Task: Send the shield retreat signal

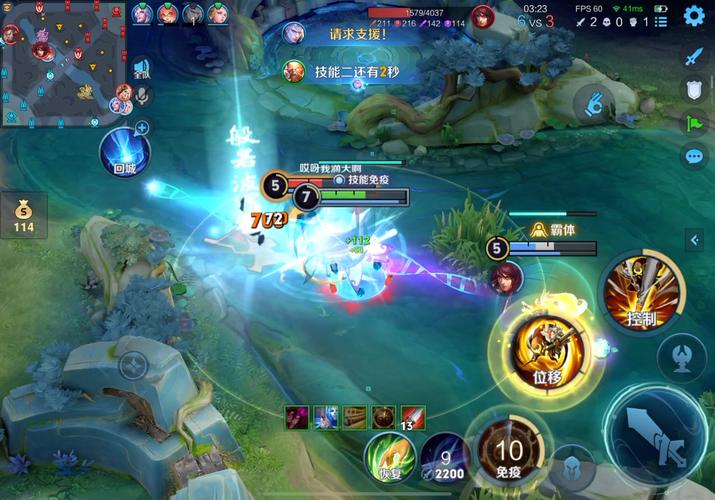Action: click(694, 89)
